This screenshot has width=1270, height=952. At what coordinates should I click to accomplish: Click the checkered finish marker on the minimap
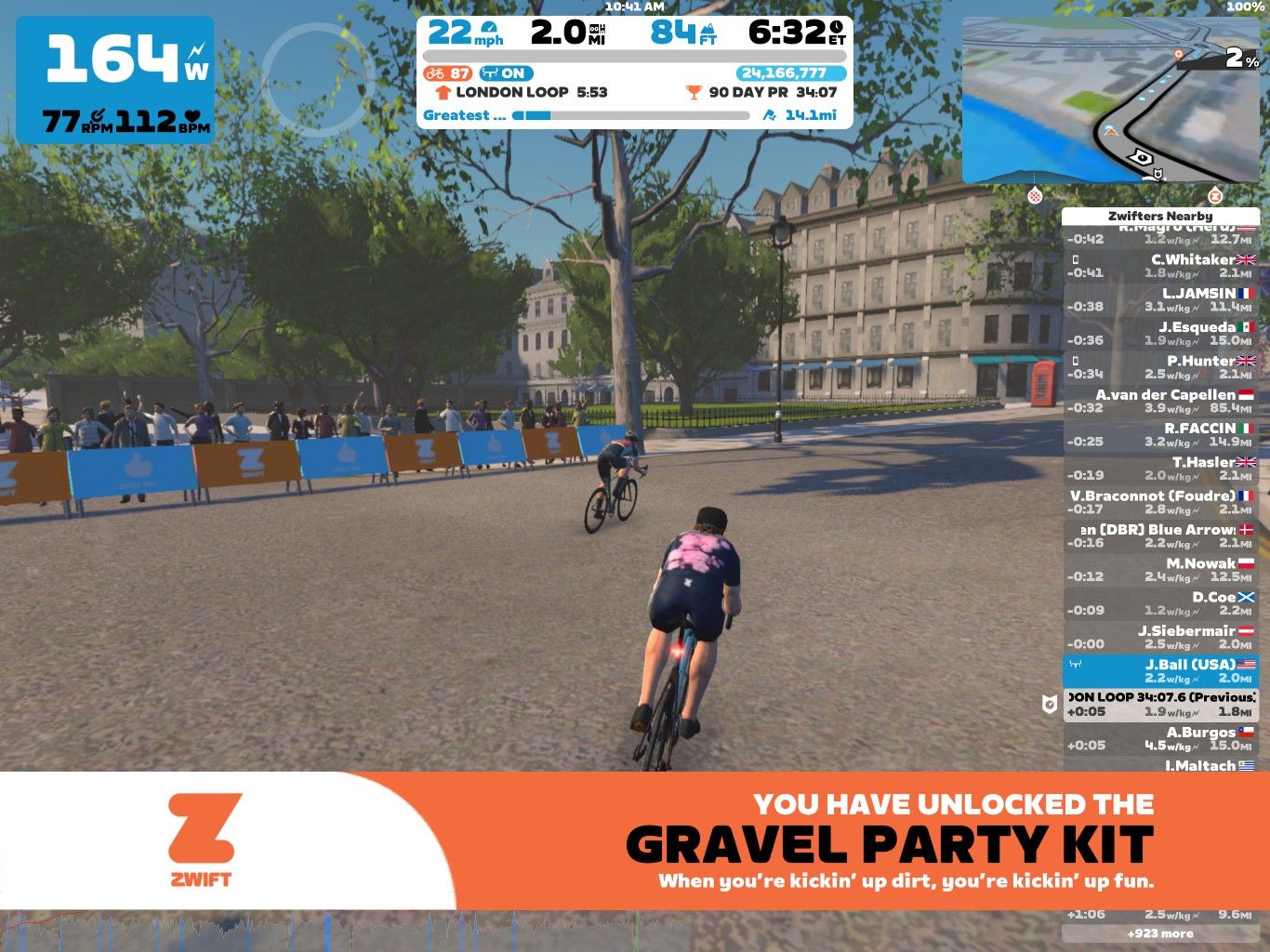pyautogui.click(x=1037, y=198)
